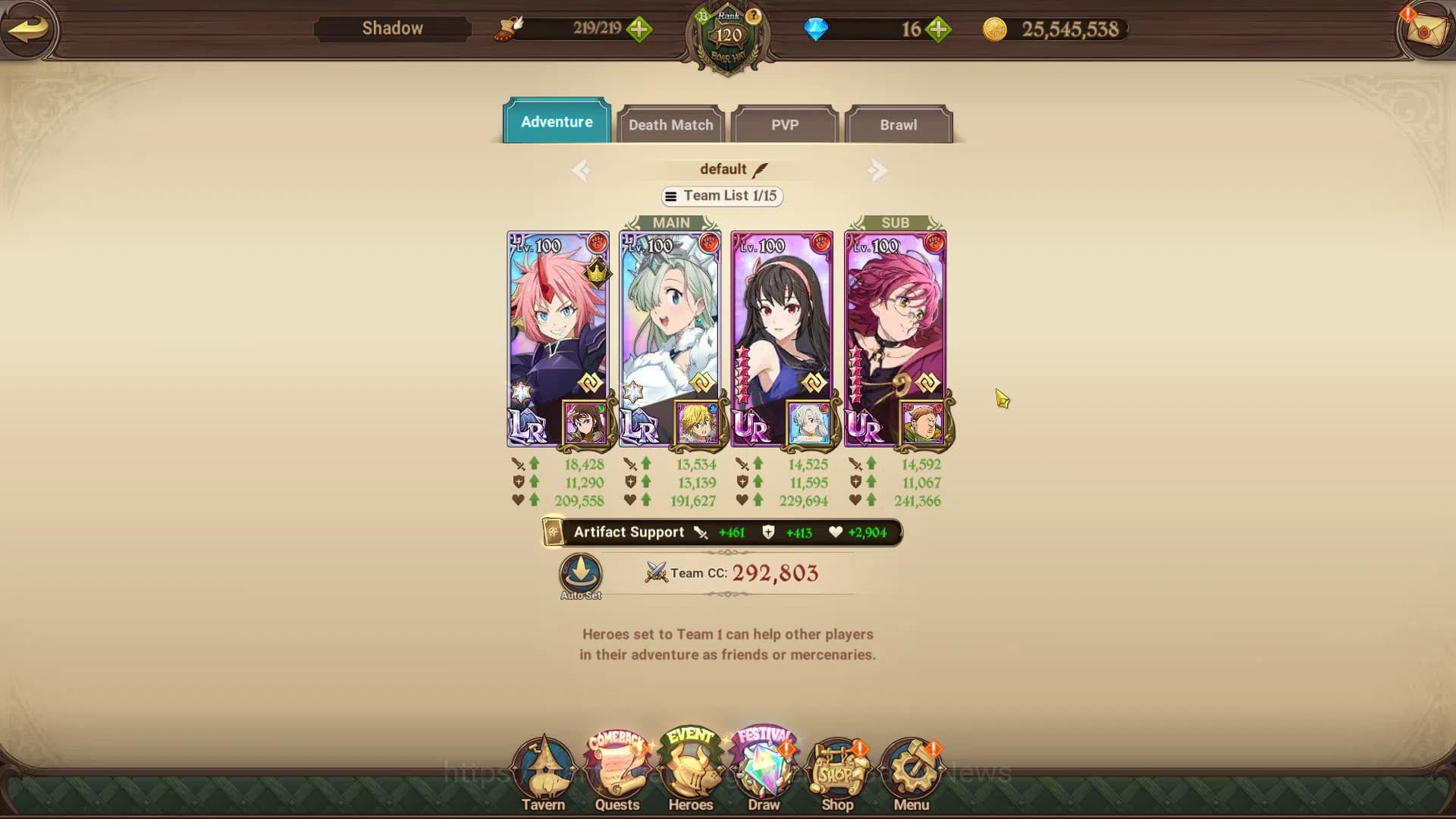Screen dimensions: 1456x819
Task: Add stamina with the green plus button
Action: [x=639, y=30]
